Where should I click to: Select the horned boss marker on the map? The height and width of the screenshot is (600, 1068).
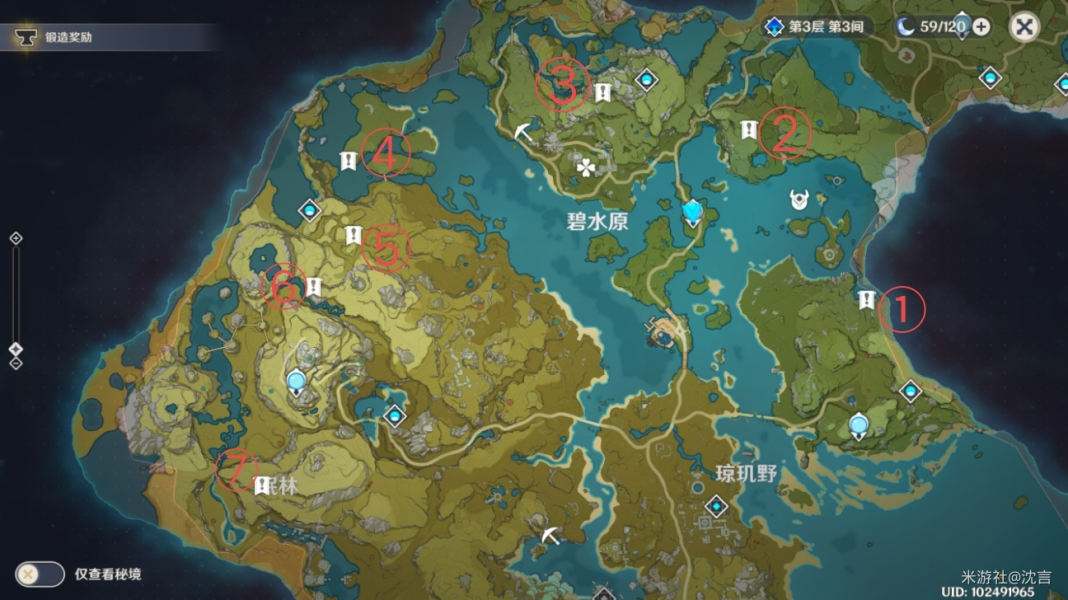800,200
